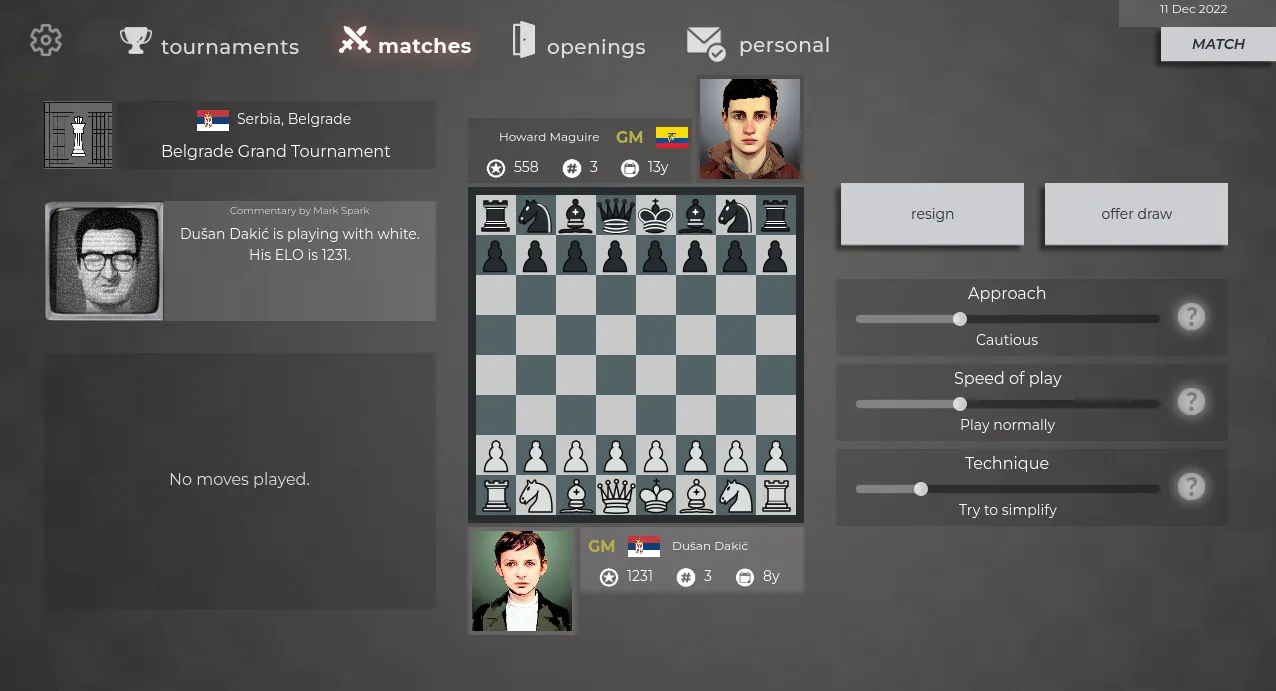Show the personal tab
1276x691 pixels.
coord(759,44)
